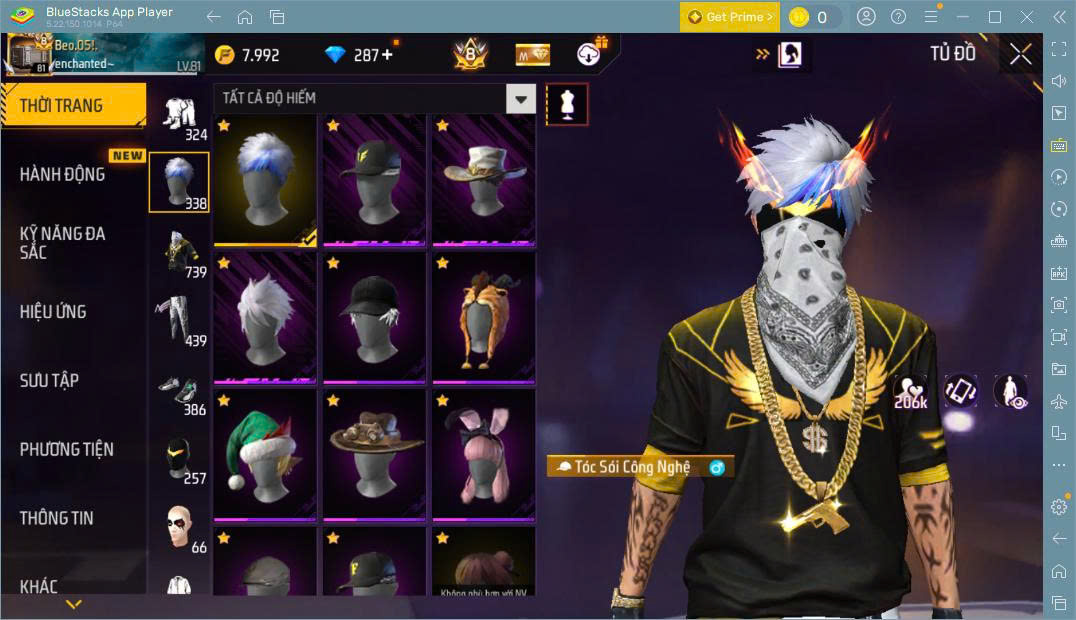Screen dimensions: 1076x620
Task: Click the Get Prime button
Action: pyautogui.click(x=729, y=17)
